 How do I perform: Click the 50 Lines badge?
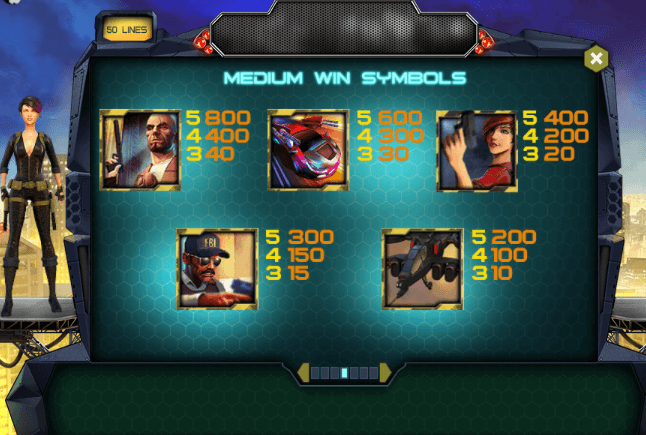pos(125,30)
